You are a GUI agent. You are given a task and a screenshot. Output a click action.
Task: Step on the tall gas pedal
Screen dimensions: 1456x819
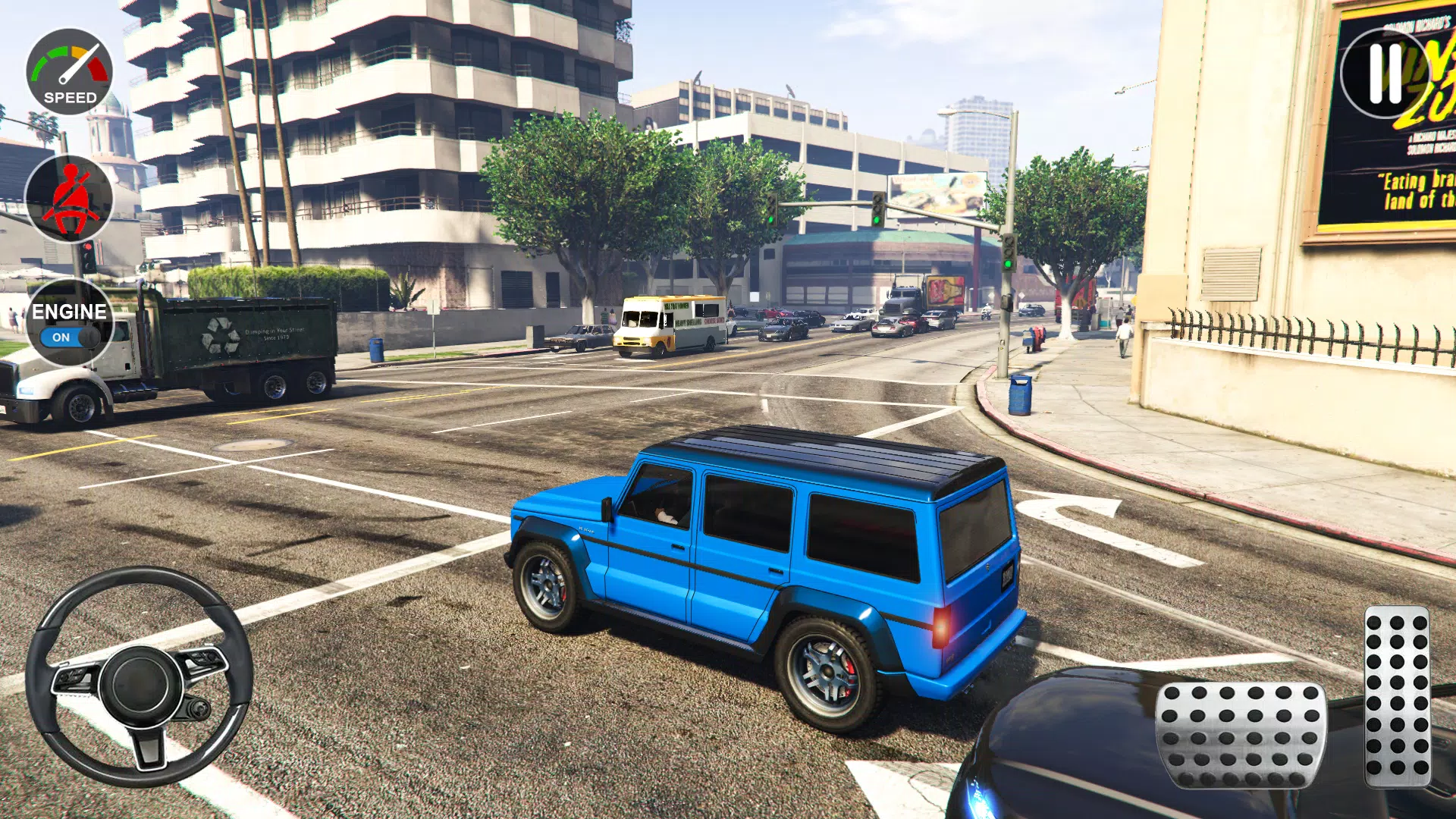click(1397, 696)
